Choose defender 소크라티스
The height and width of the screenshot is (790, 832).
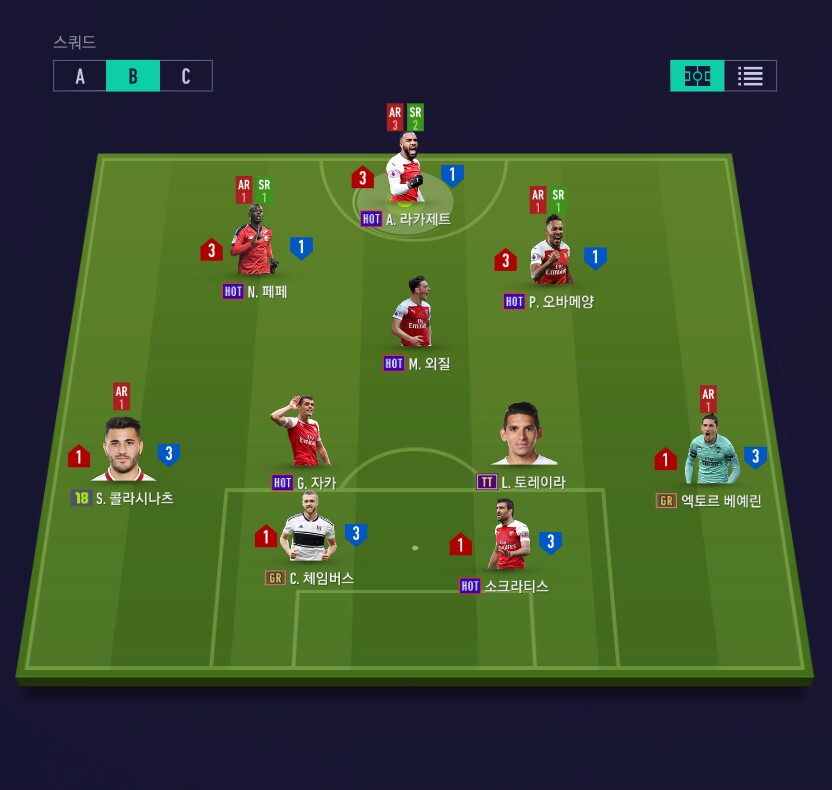point(511,541)
